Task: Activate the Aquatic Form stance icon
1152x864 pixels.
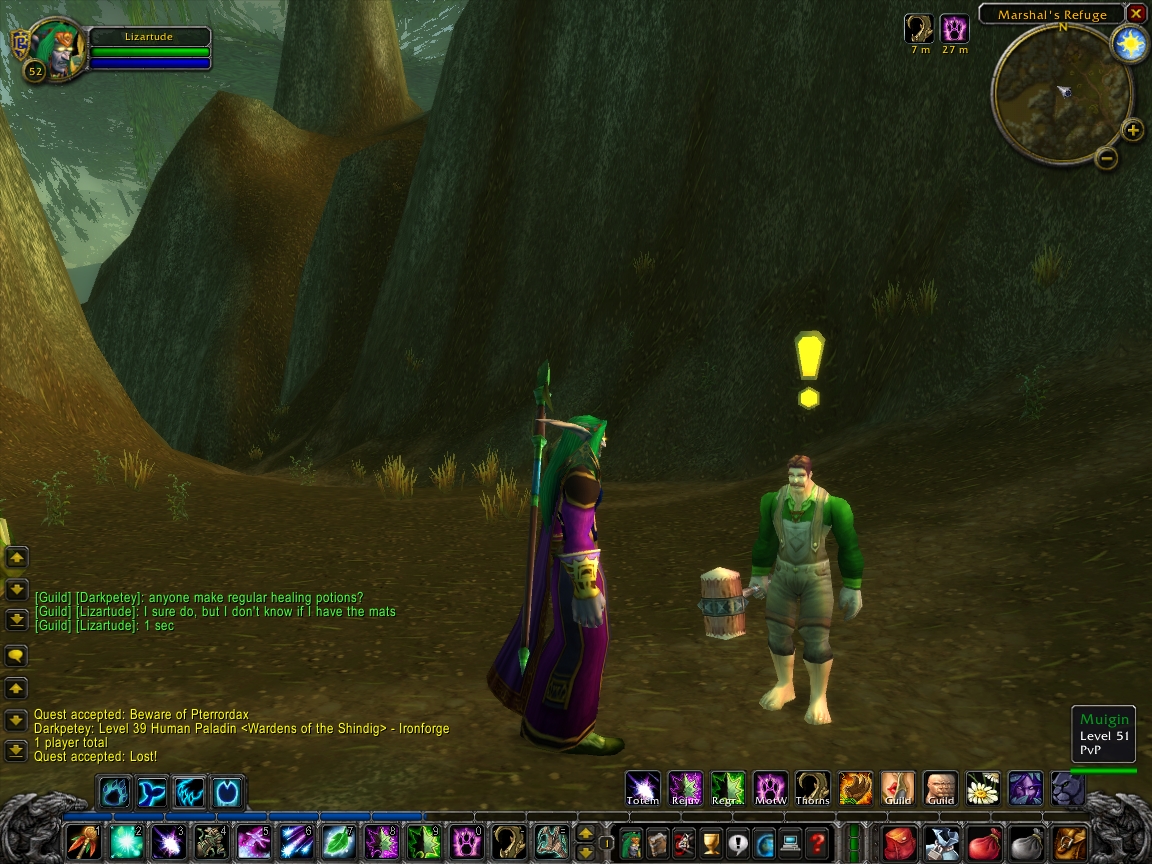Action: (151, 793)
